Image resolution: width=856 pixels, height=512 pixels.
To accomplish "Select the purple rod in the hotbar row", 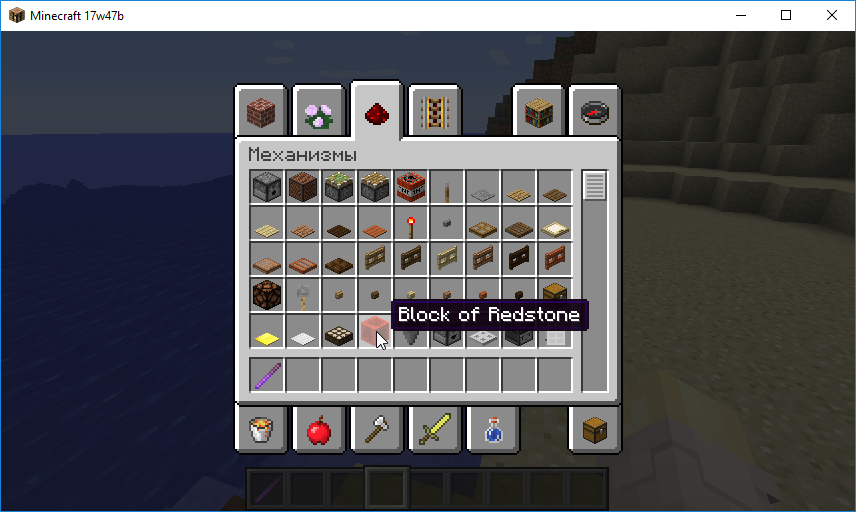I will click(267, 375).
